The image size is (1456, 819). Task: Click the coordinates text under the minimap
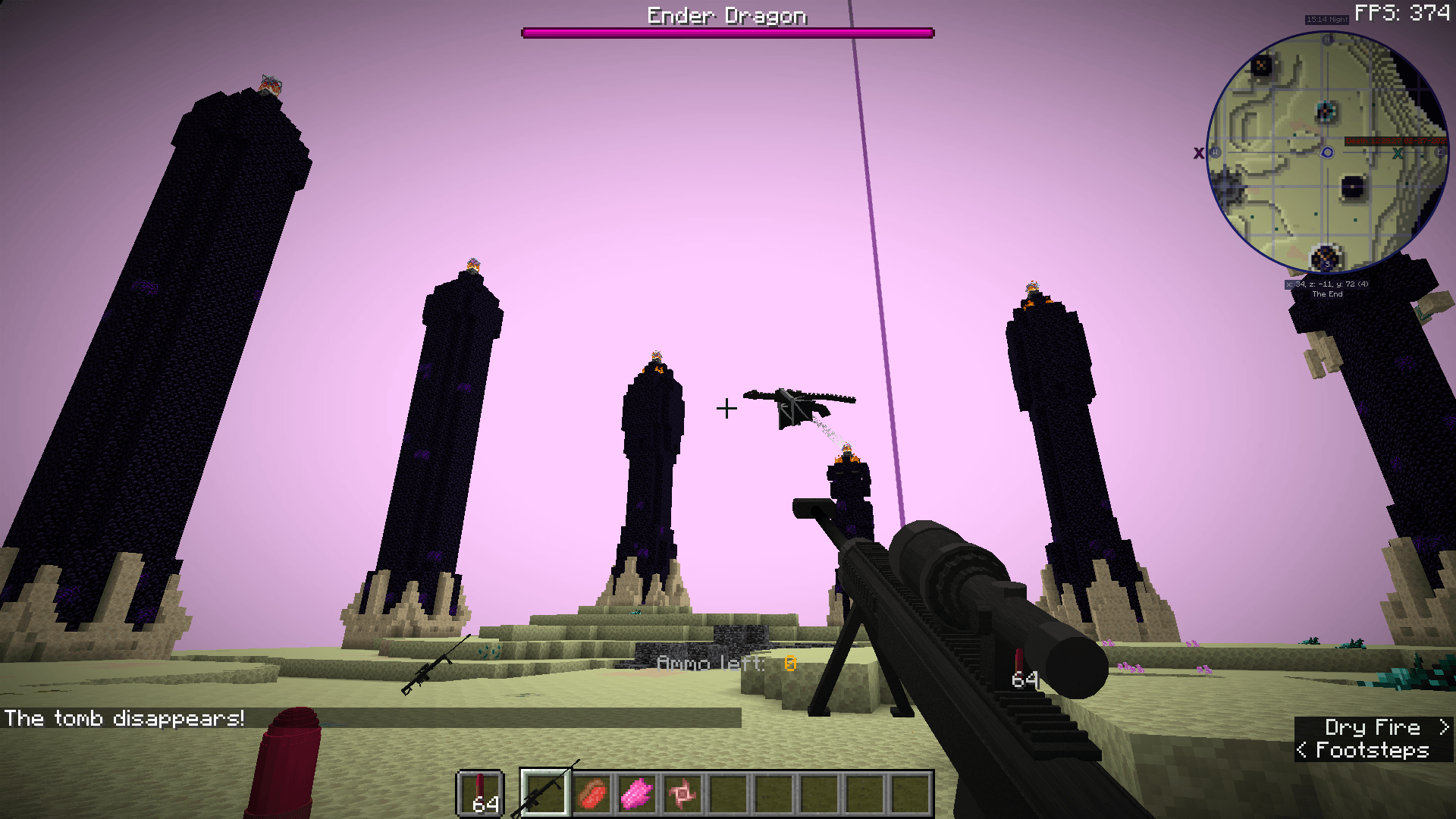click(1326, 286)
